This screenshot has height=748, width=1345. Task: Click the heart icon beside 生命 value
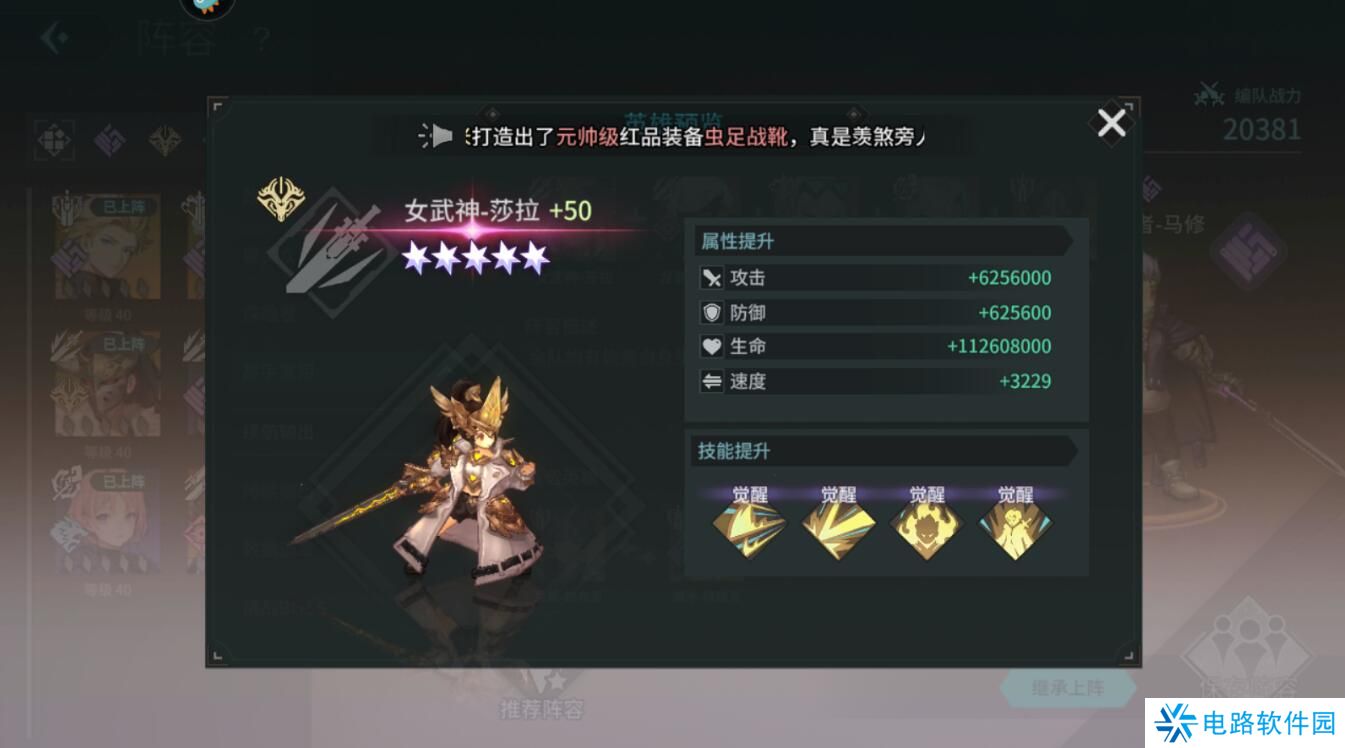[x=713, y=346]
